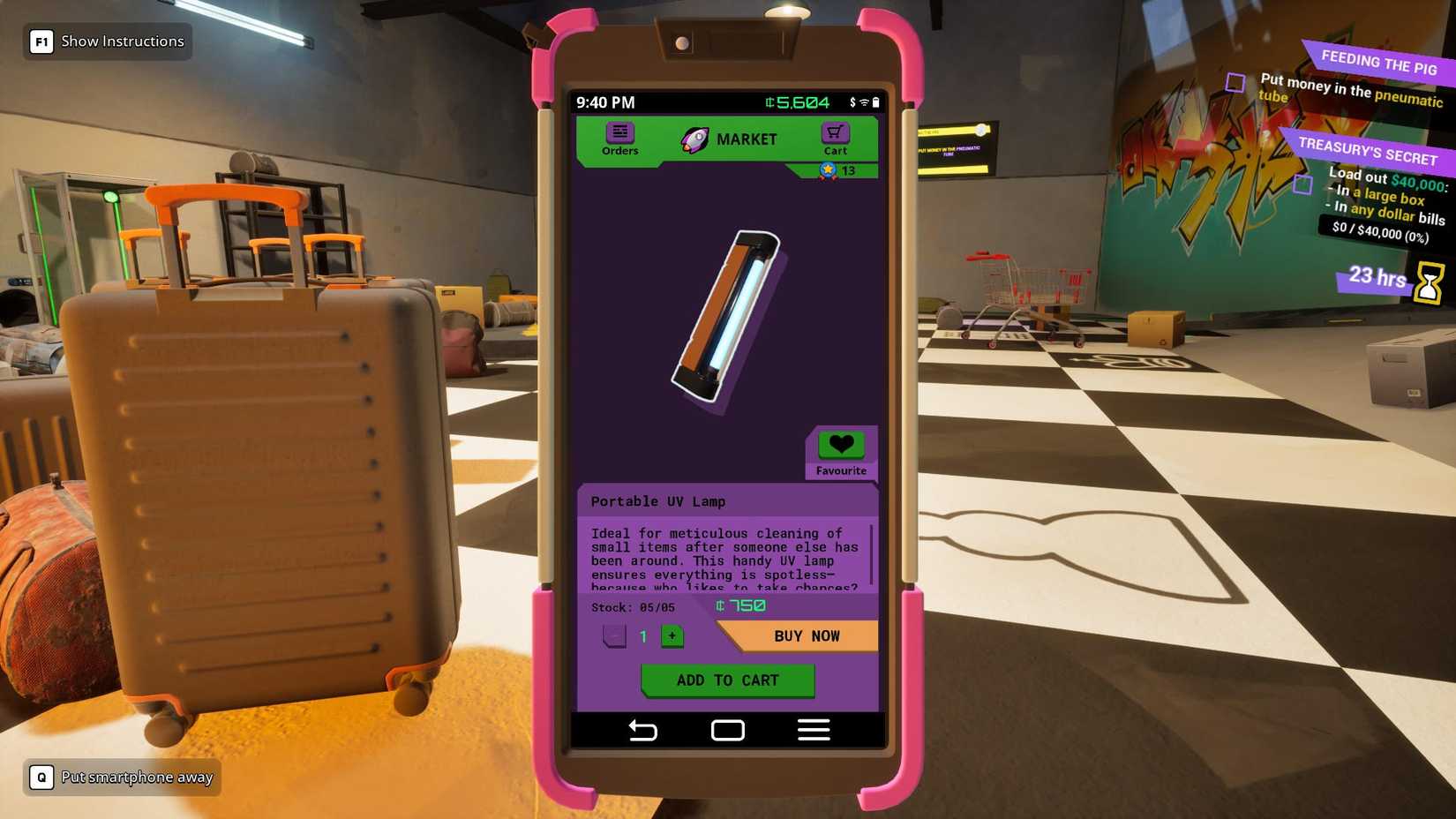Tap the recent apps icon on the navigation bar

coord(813,730)
